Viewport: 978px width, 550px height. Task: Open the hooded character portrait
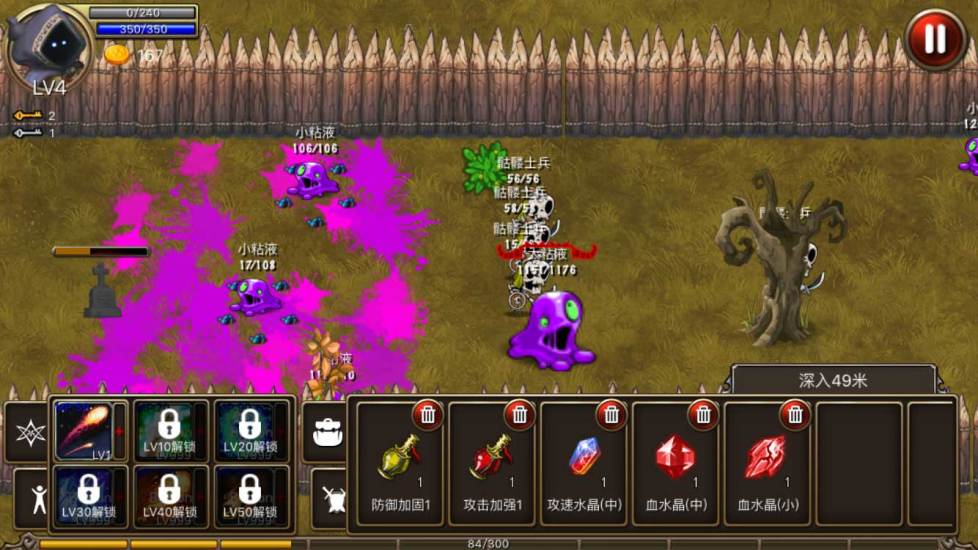pos(47,45)
